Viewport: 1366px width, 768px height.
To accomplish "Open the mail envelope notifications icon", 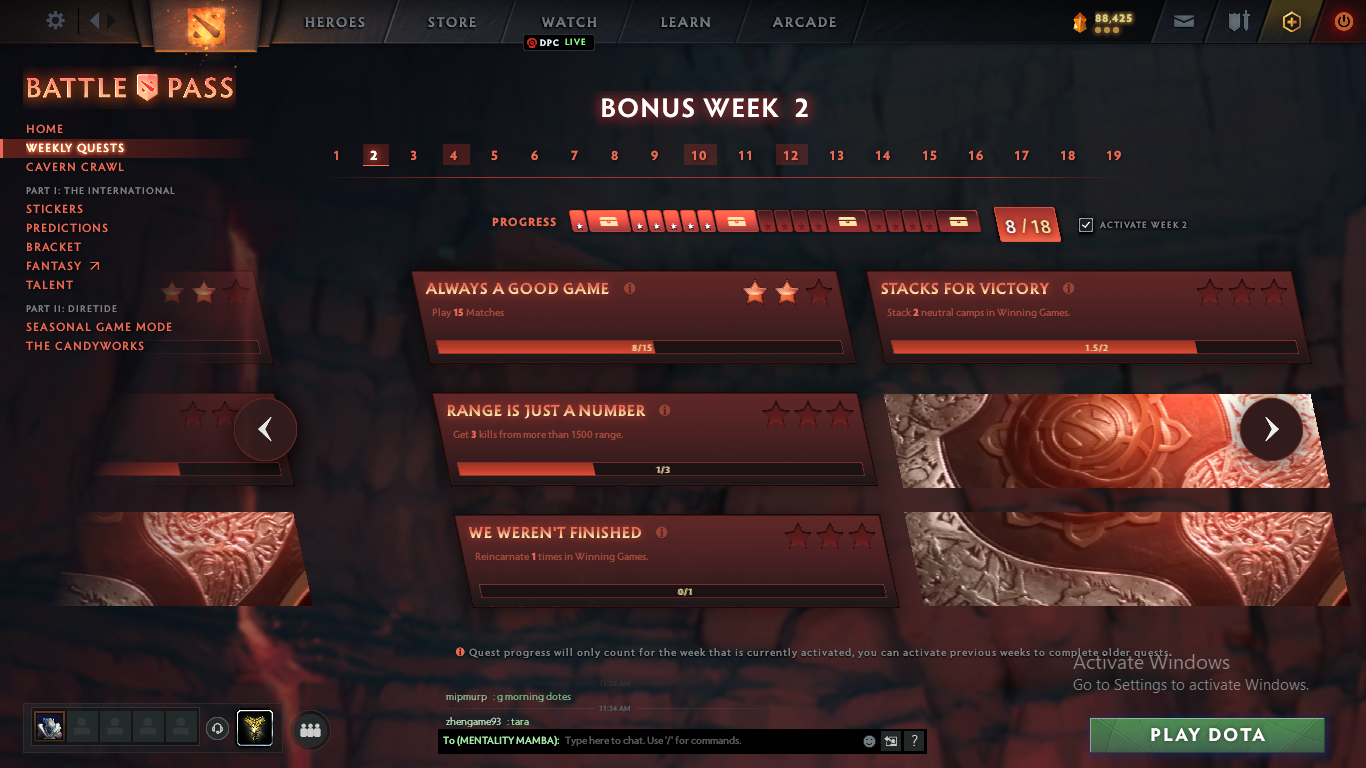I will [x=1184, y=21].
